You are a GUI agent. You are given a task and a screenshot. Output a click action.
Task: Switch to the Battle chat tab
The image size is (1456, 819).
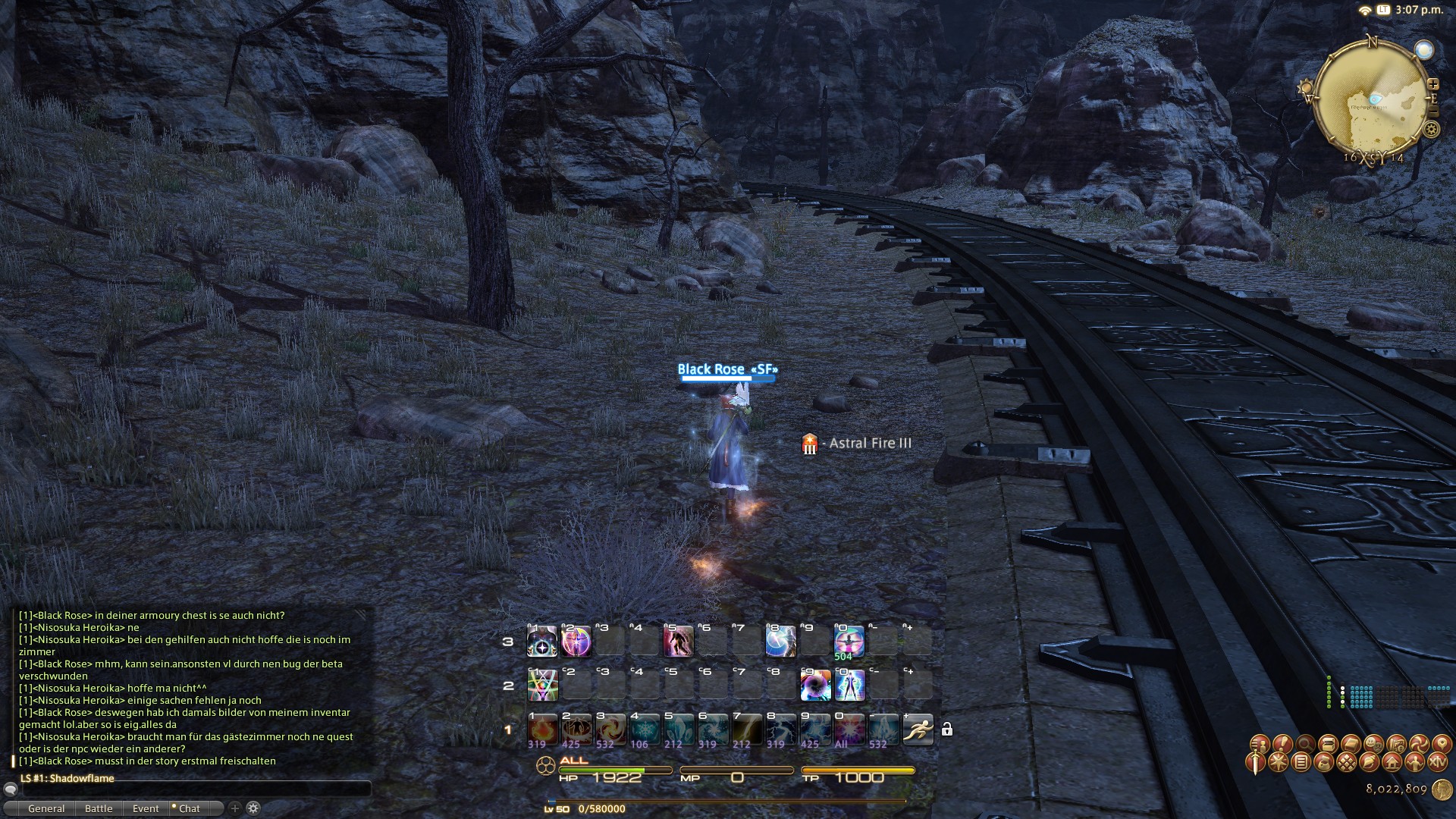(99, 808)
